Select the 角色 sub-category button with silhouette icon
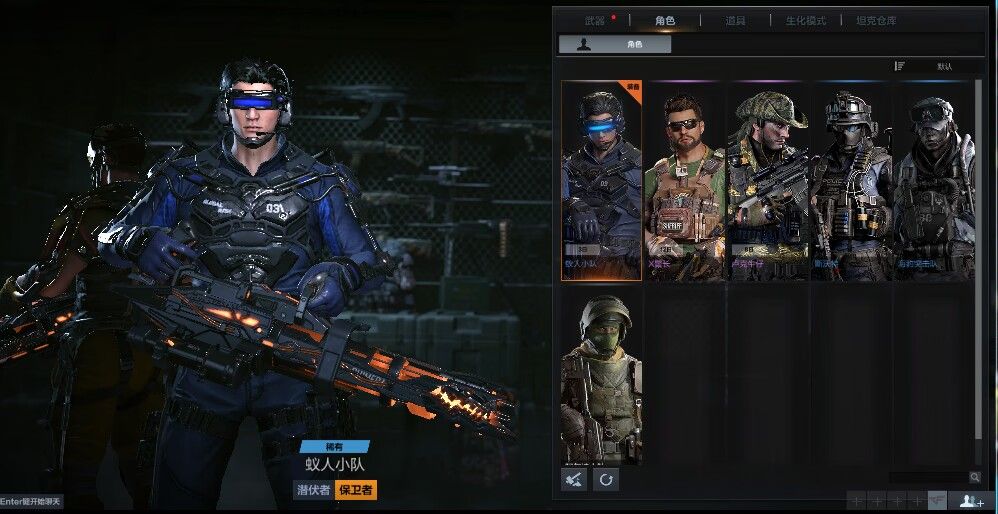This screenshot has width=998, height=514. tap(615, 44)
